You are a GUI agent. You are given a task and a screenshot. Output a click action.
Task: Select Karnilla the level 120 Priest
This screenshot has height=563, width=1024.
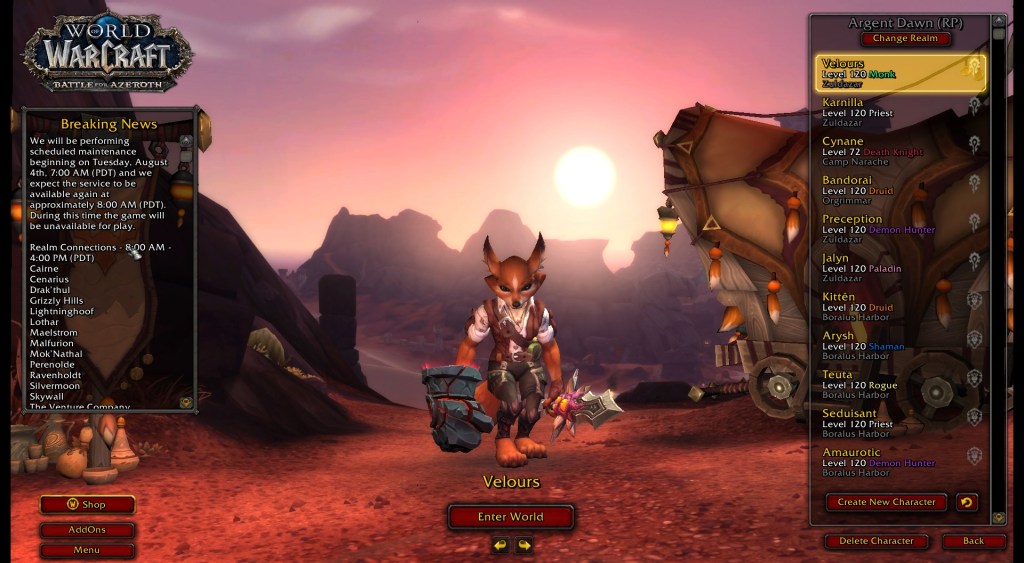(x=890, y=112)
